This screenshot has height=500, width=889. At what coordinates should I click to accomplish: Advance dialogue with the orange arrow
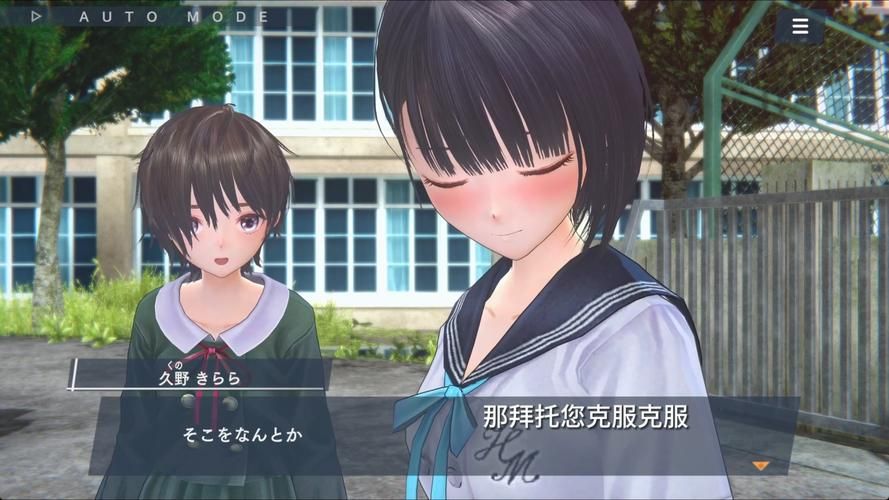tap(761, 465)
